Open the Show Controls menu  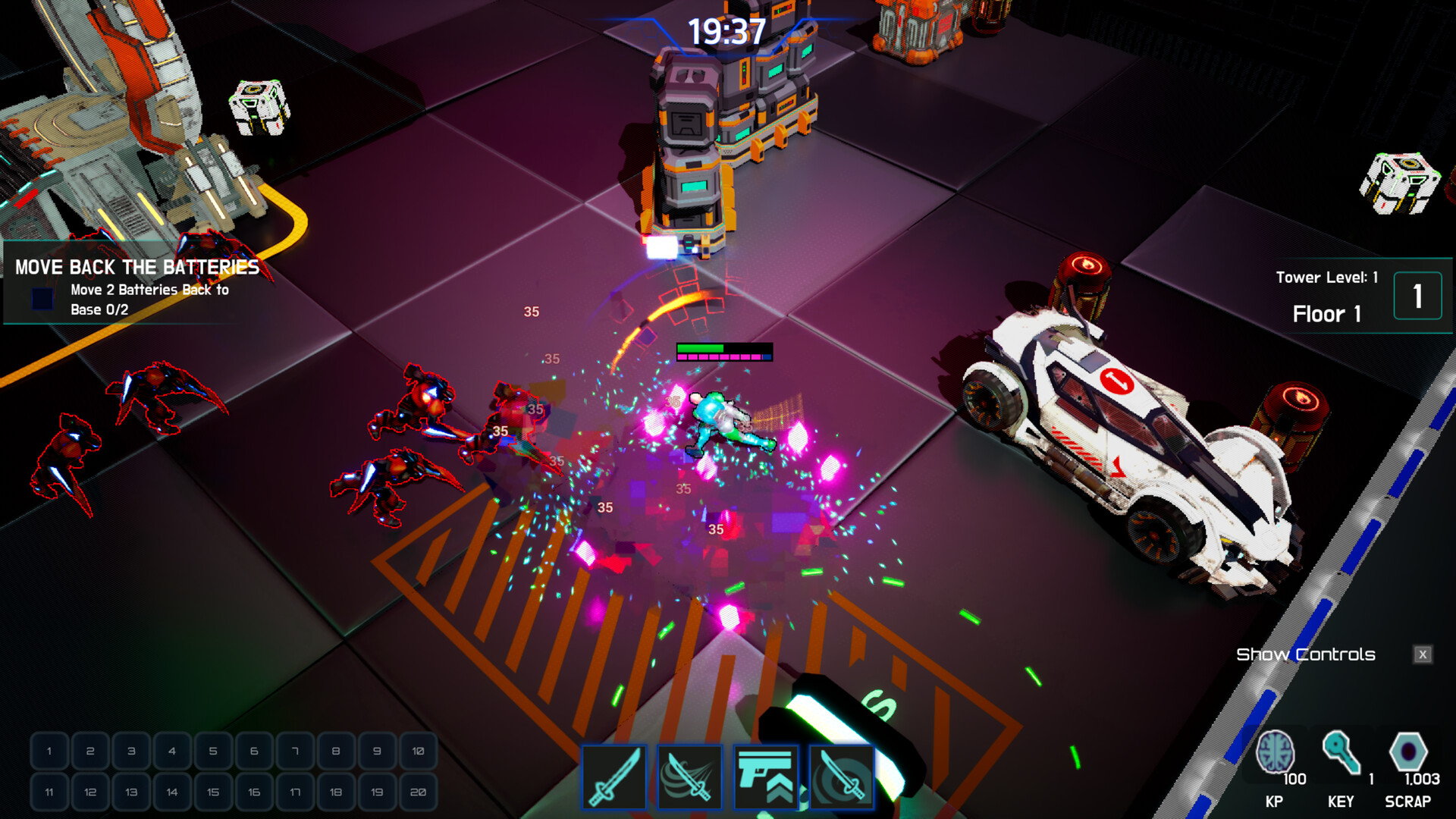click(1305, 654)
